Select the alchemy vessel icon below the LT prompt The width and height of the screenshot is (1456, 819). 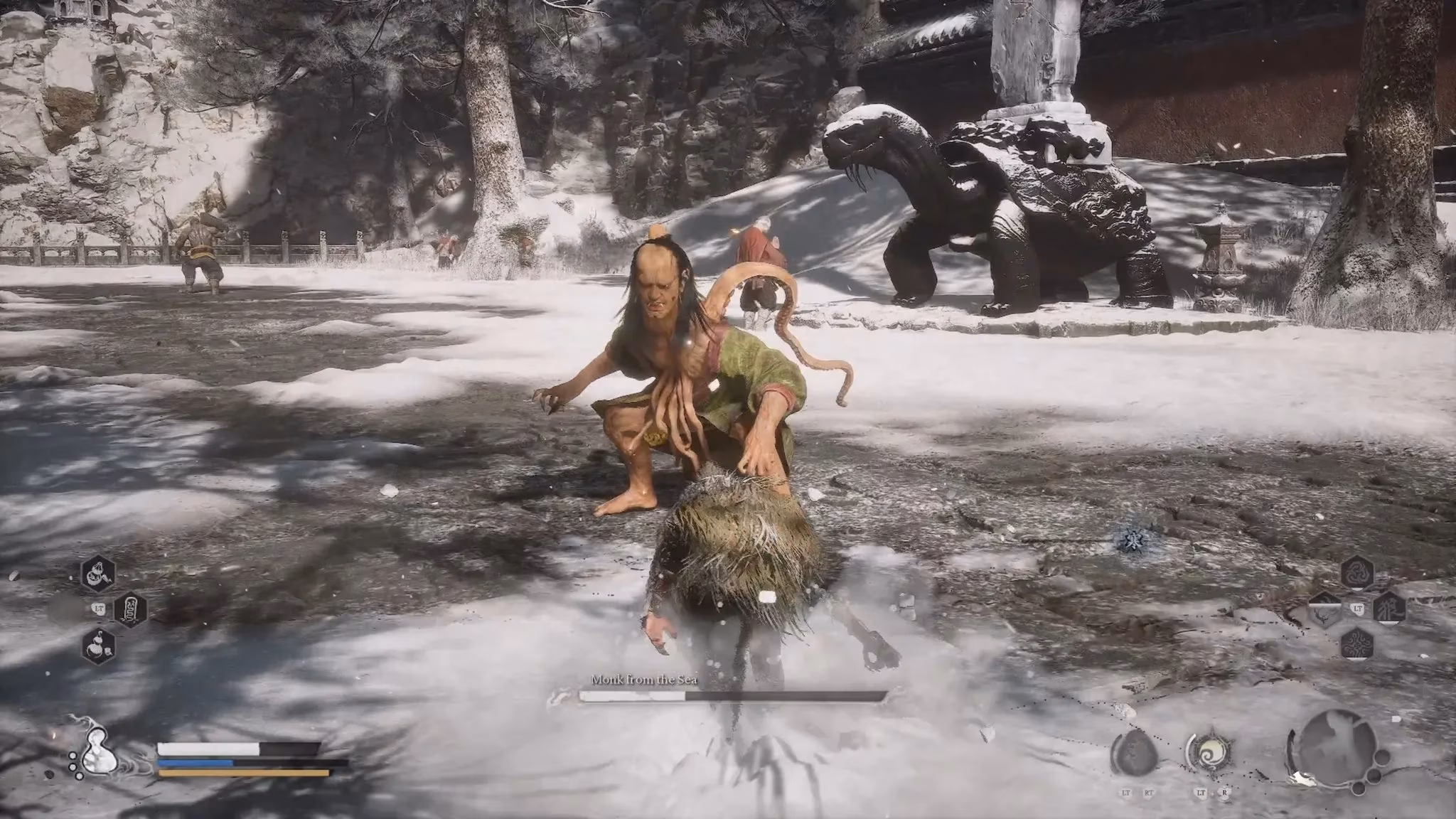click(98, 646)
